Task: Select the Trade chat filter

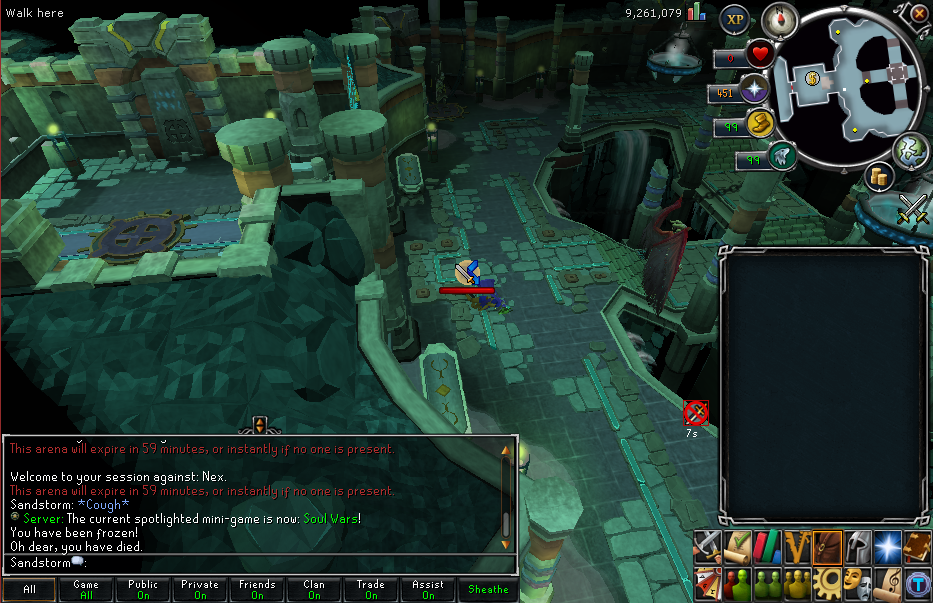Action: pos(371,589)
